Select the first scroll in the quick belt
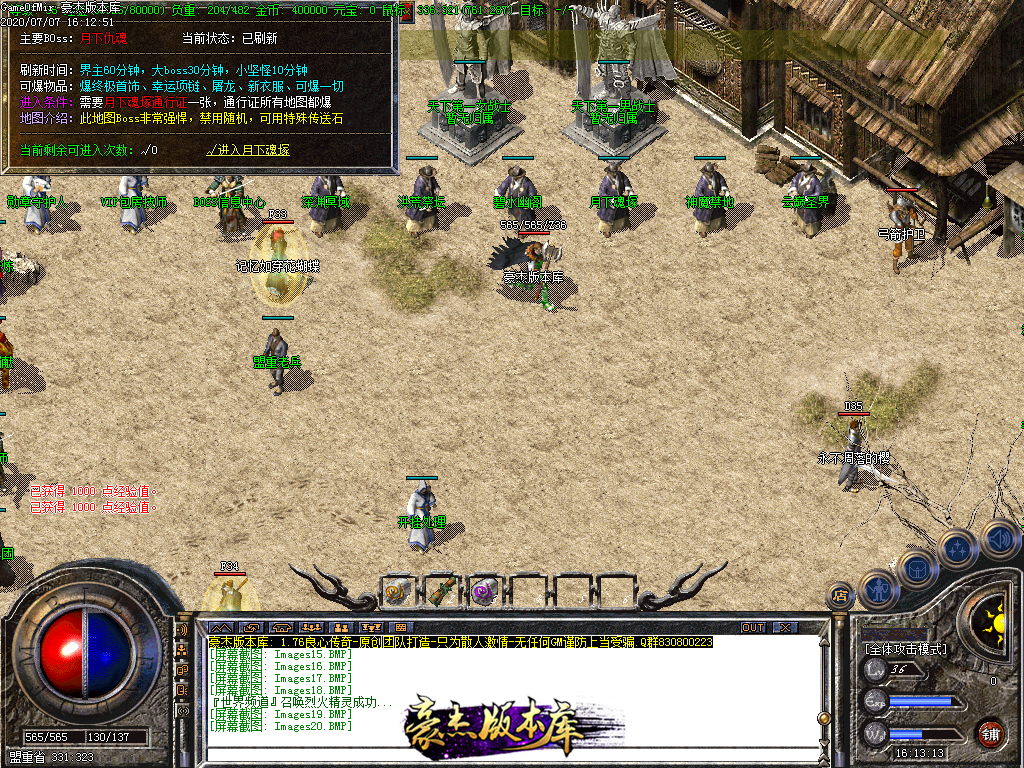Screen dimensions: 1024x768 point(396,592)
